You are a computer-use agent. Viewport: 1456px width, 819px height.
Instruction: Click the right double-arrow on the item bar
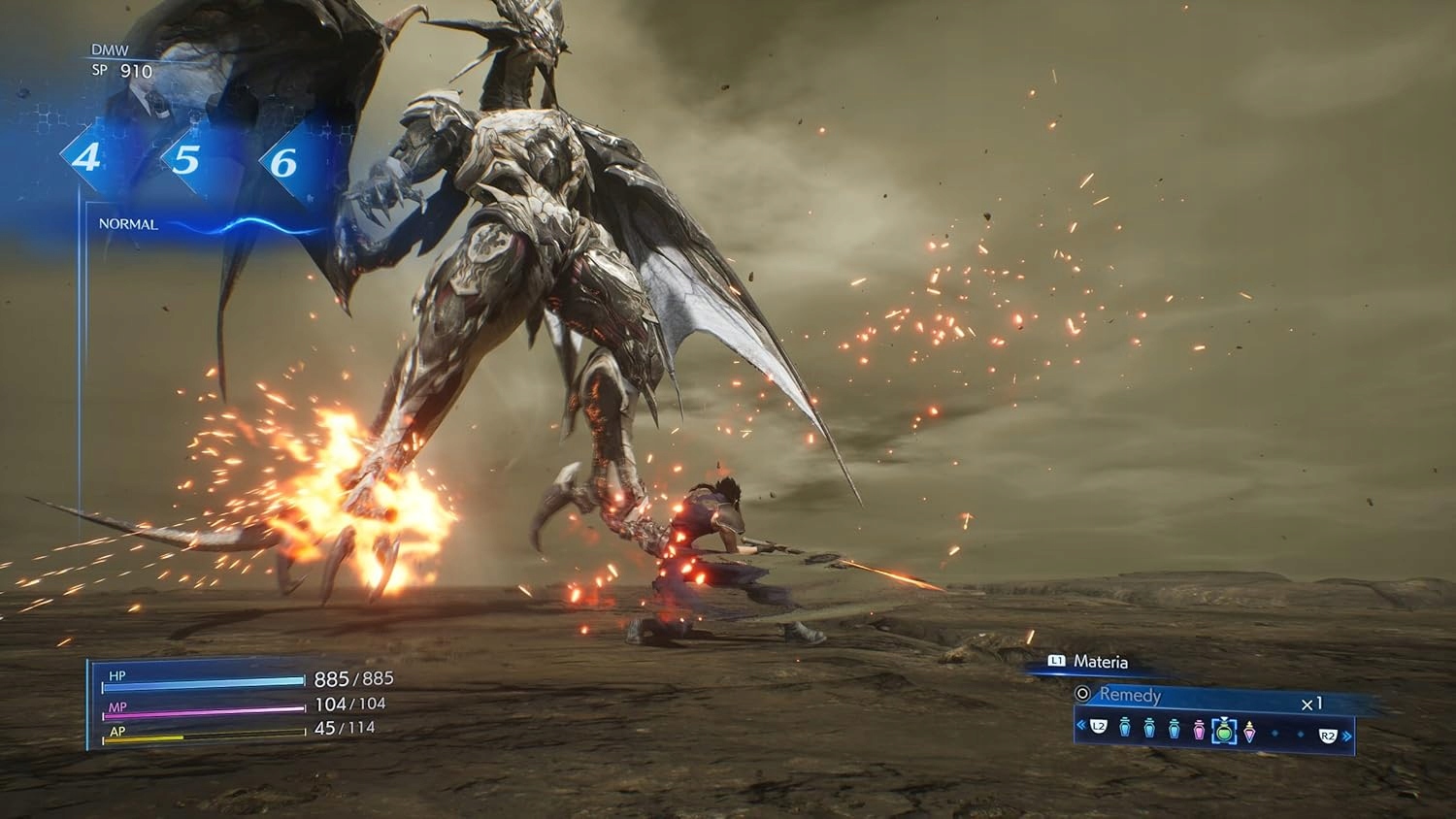(1347, 737)
